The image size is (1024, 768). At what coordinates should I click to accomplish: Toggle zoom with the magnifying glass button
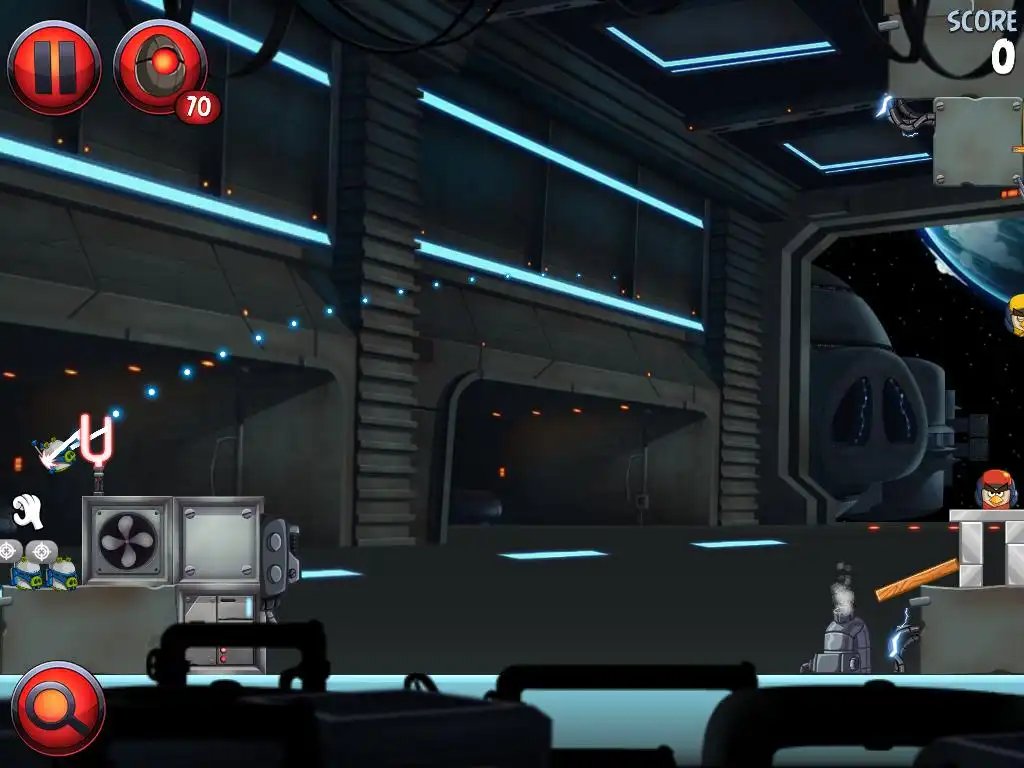(57, 708)
